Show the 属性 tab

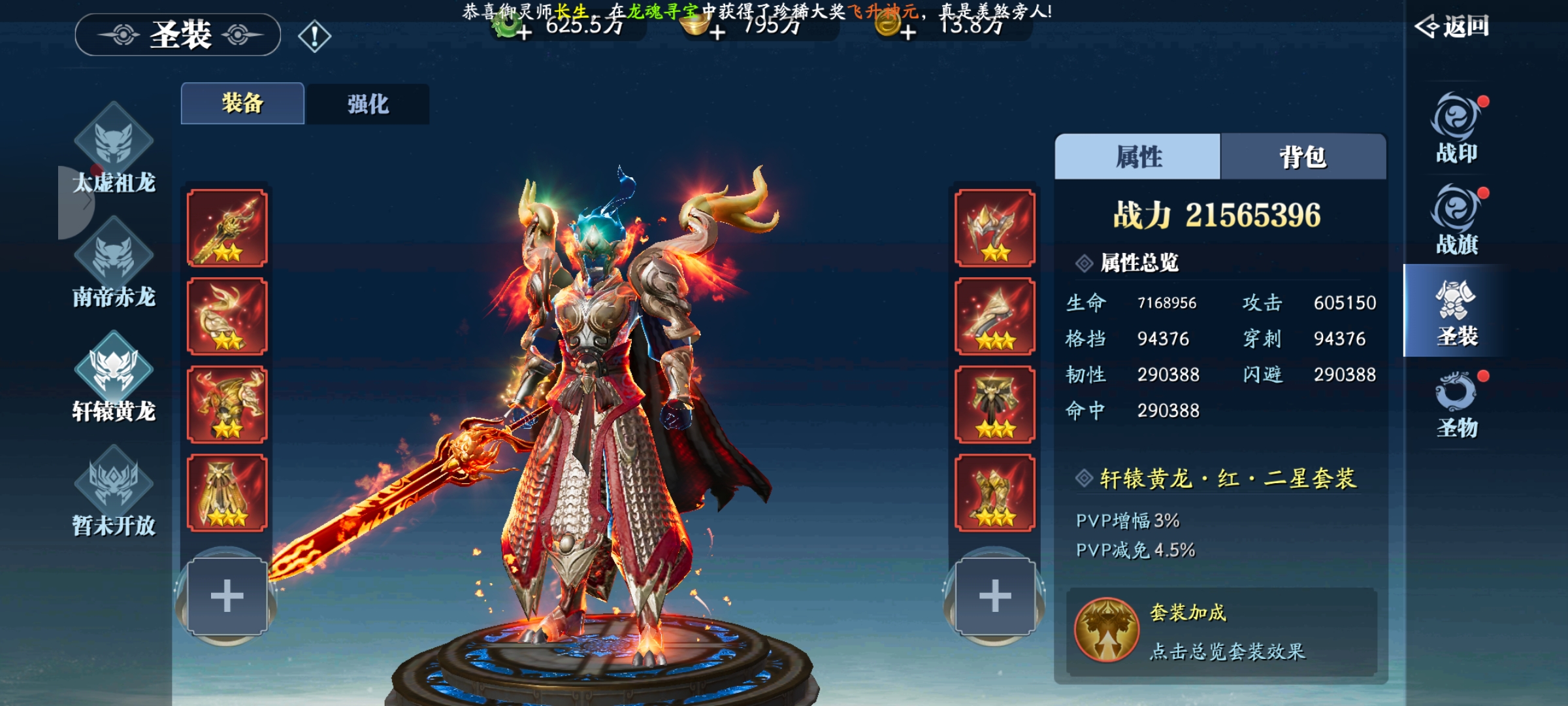click(1137, 157)
